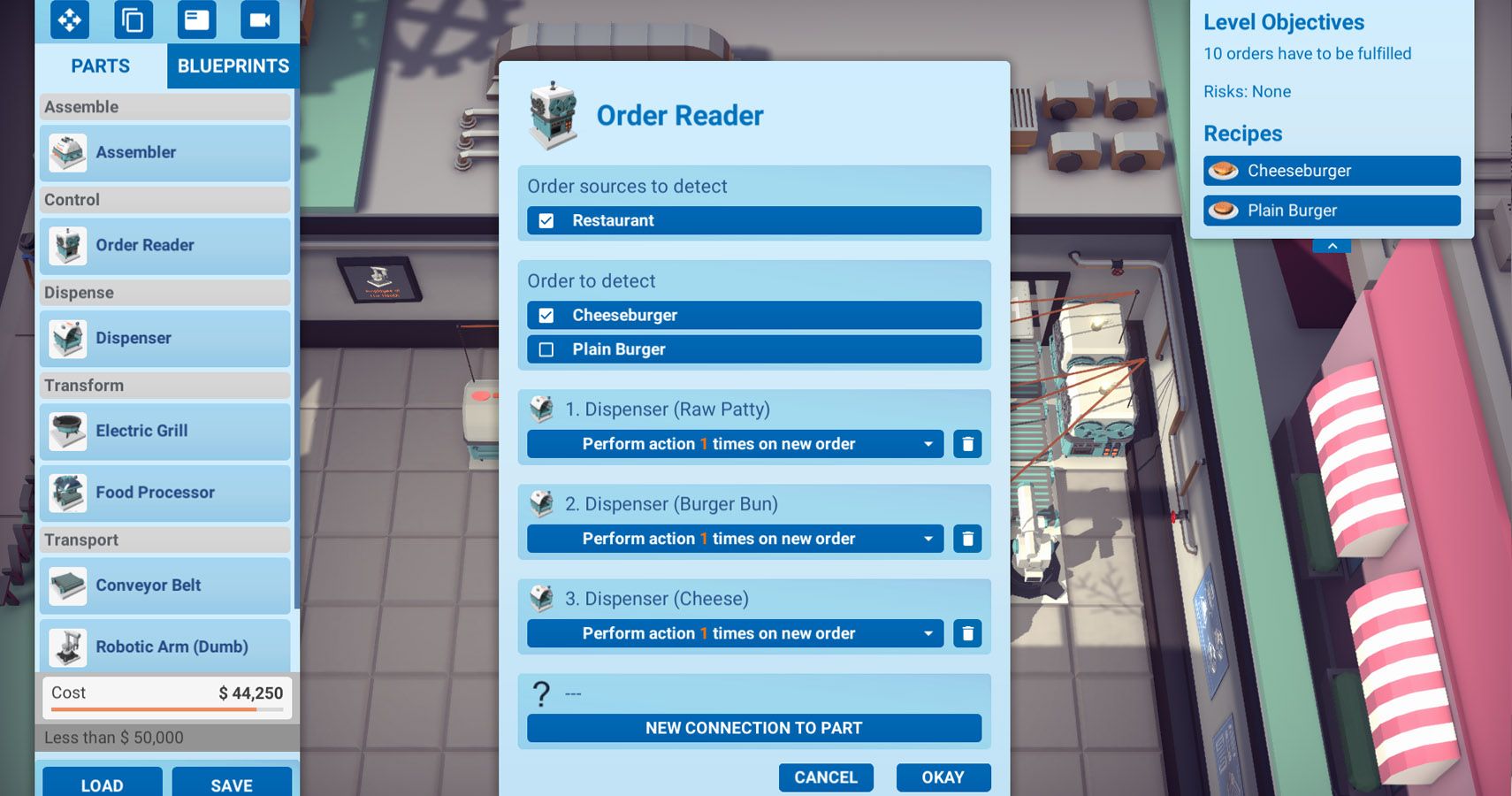The width and height of the screenshot is (1512, 796).
Task: Select the Assembler part icon
Action: tap(67, 151)
